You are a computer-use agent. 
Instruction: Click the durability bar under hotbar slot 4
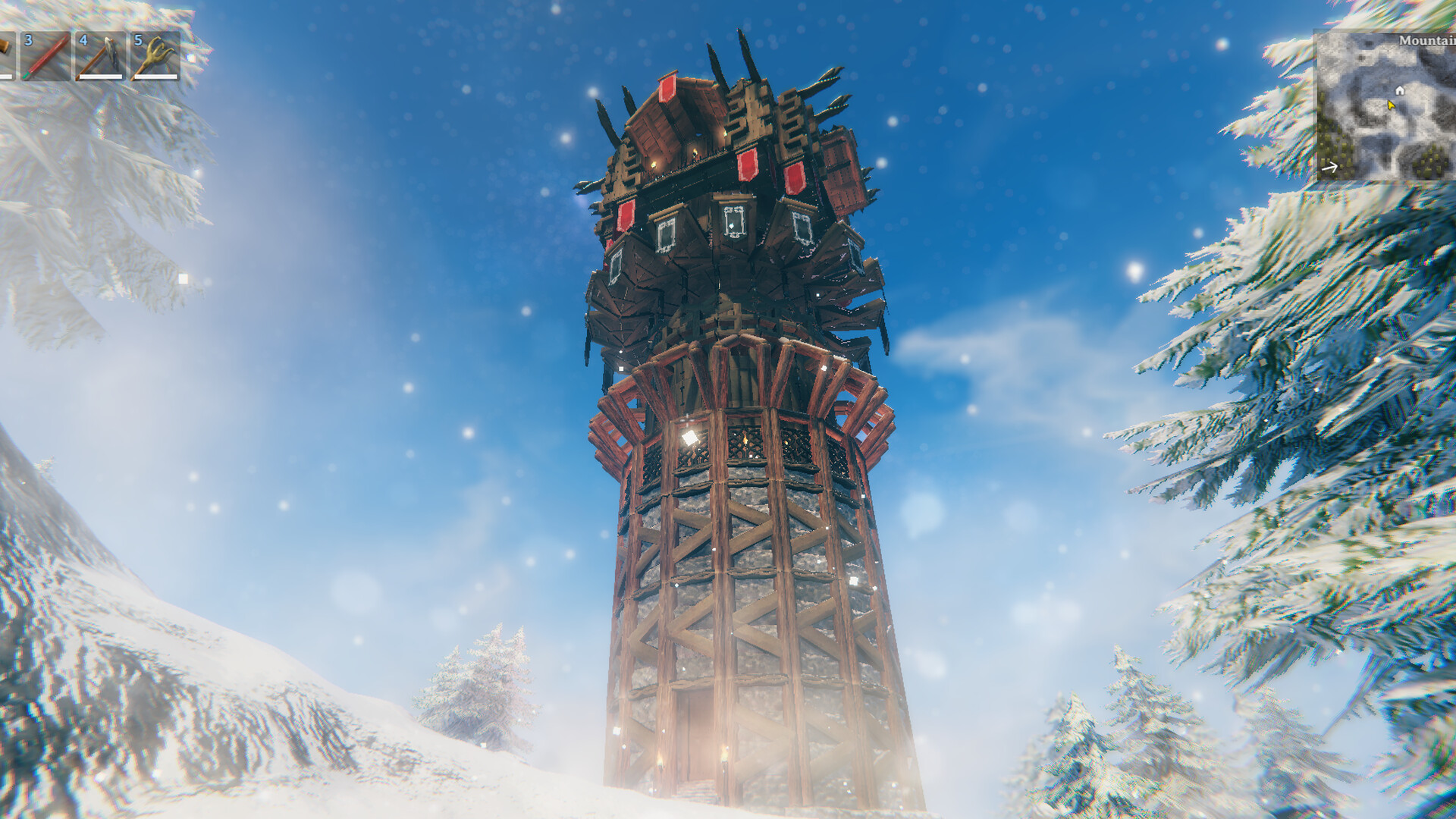click(x=101, y=77)
